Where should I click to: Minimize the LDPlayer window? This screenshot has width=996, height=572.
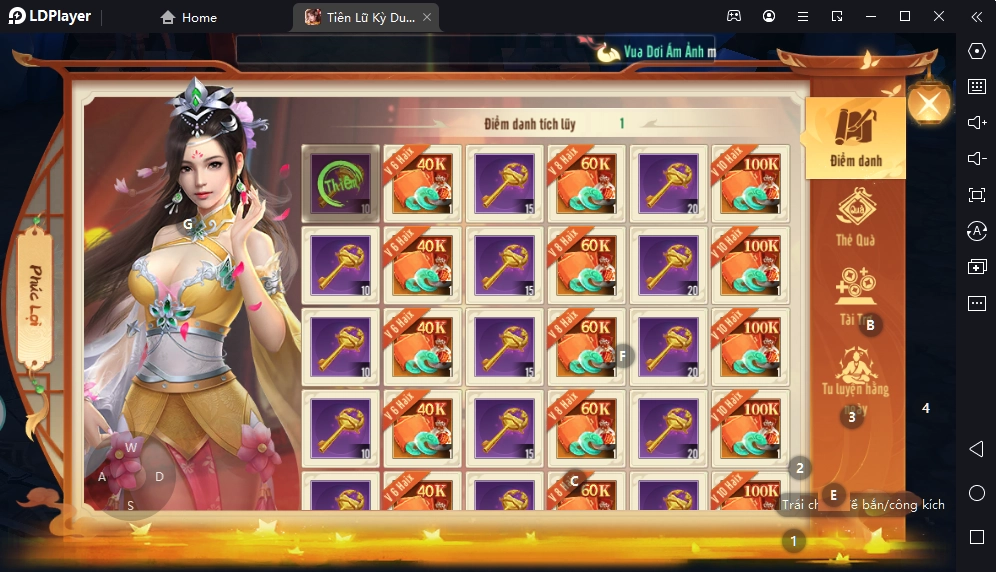(871, 17)
